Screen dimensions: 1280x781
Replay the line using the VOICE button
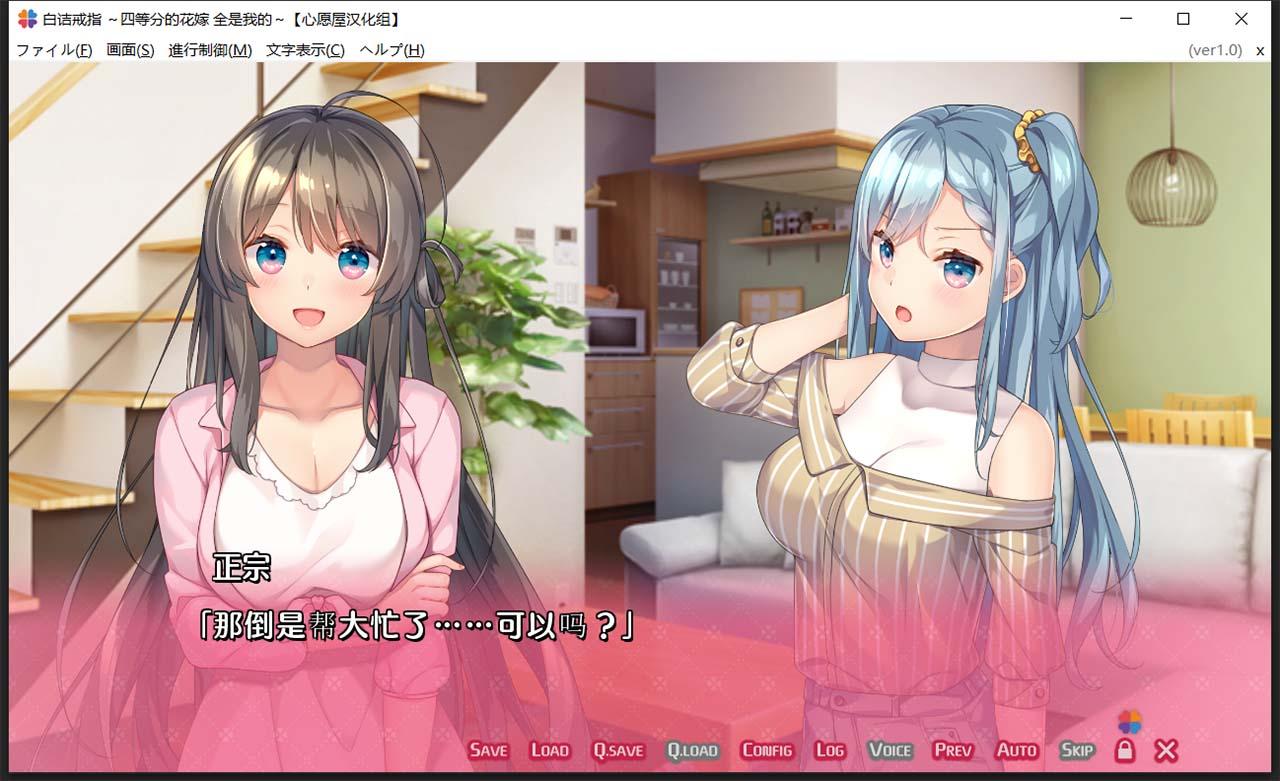click(x=888, y=749)
